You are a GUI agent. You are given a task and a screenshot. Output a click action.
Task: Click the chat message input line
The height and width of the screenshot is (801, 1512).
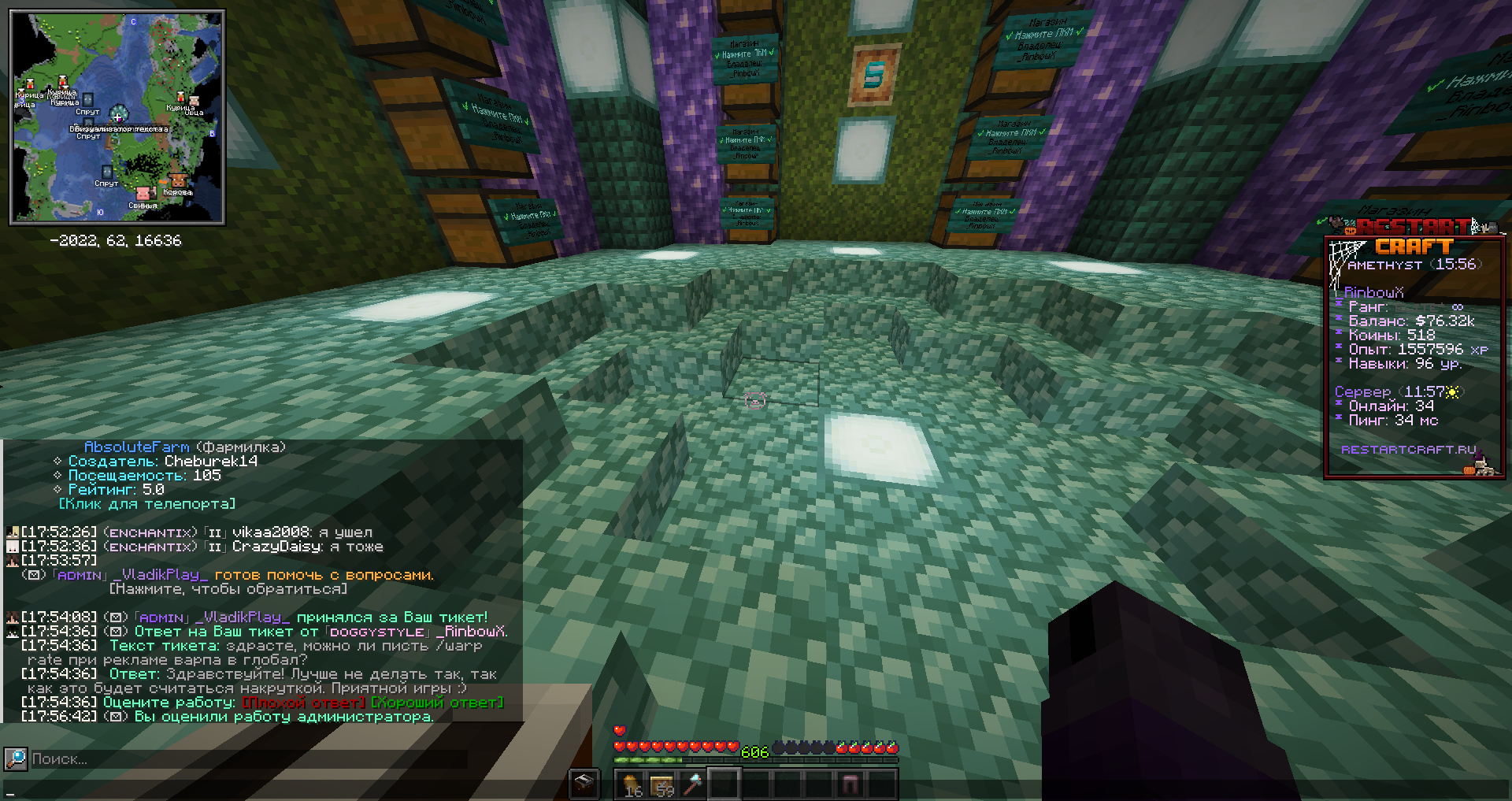315,791
